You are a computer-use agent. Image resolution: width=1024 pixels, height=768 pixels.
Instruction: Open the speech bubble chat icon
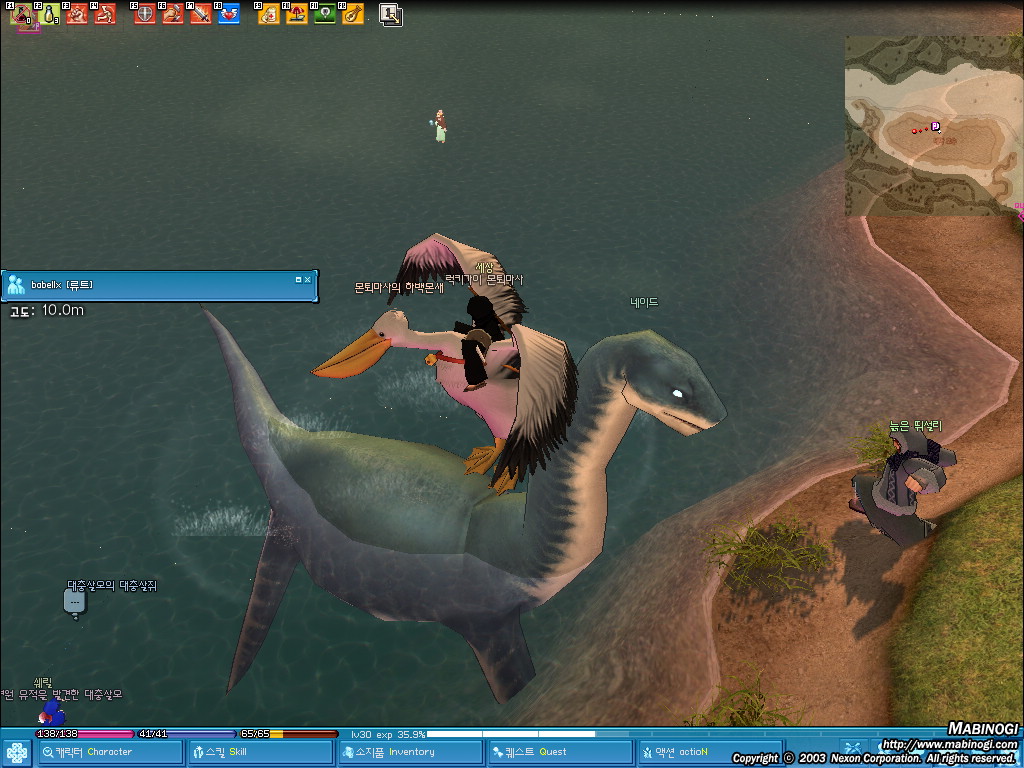pyautogui.click(x=75, y=602)
